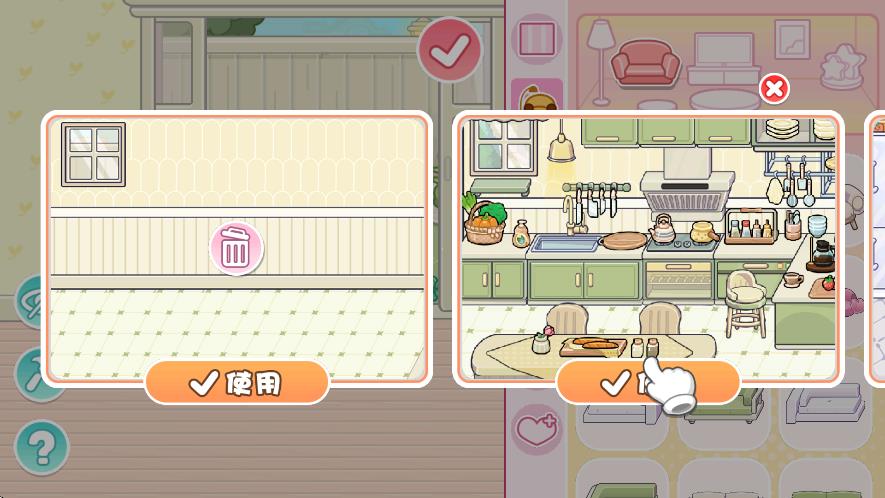Confirm with the red checkmark button
Image resolution: width=885 pixels, height=498 pixels.
(x=449, y=49)
